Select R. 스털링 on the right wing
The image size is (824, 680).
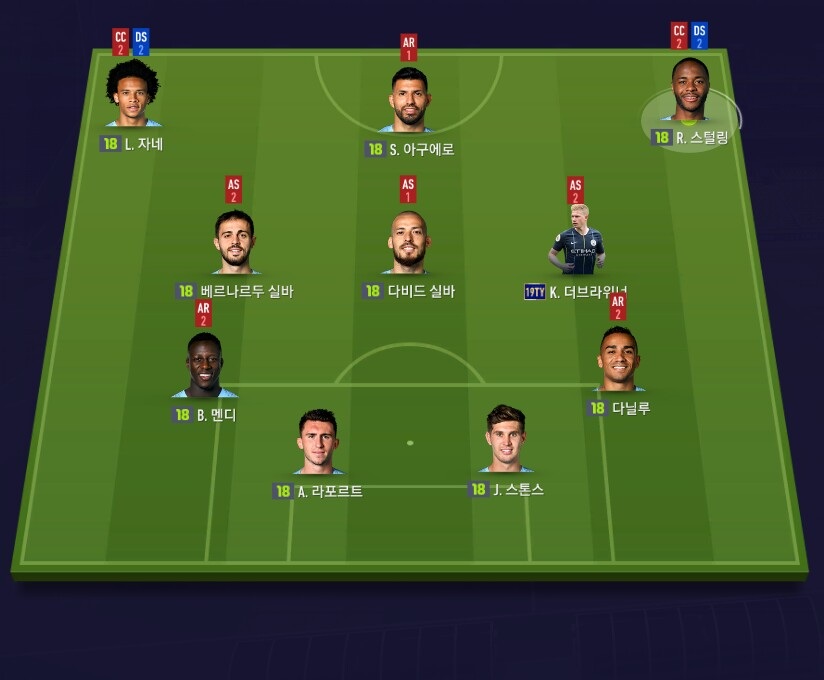coord(689,92)
